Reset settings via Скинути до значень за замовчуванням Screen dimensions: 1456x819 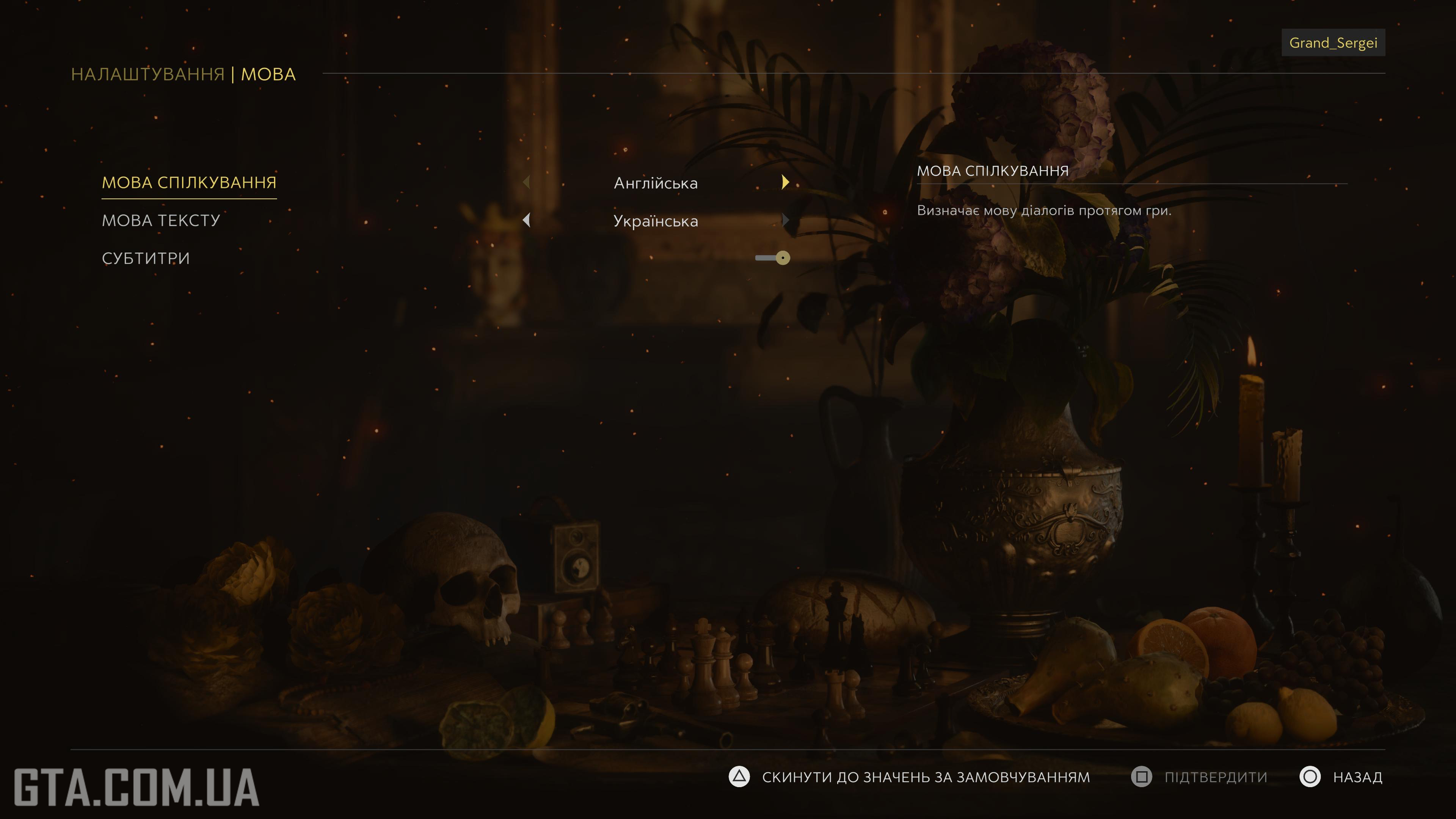[910, 777]
